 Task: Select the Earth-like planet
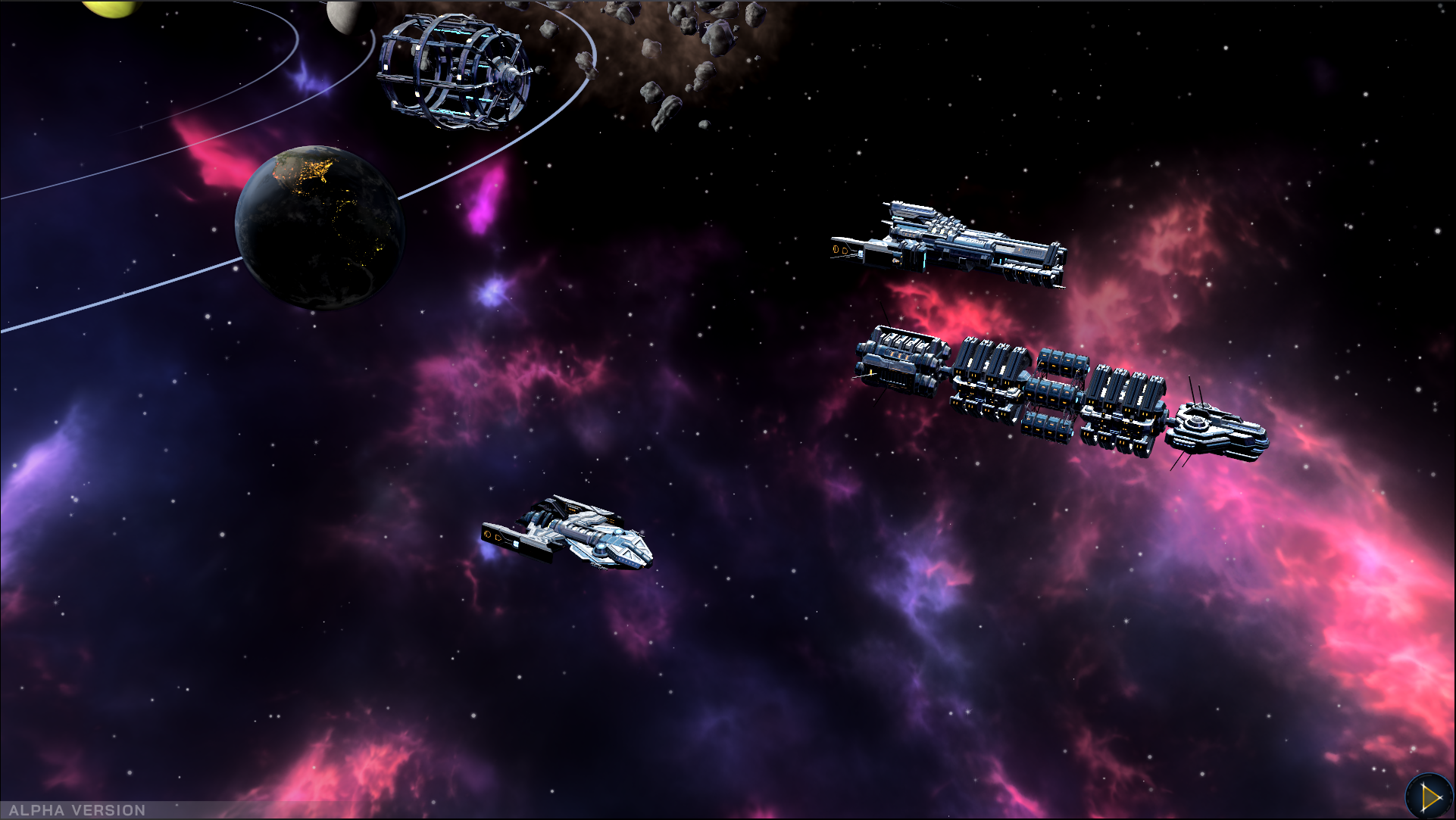[318, 227]
